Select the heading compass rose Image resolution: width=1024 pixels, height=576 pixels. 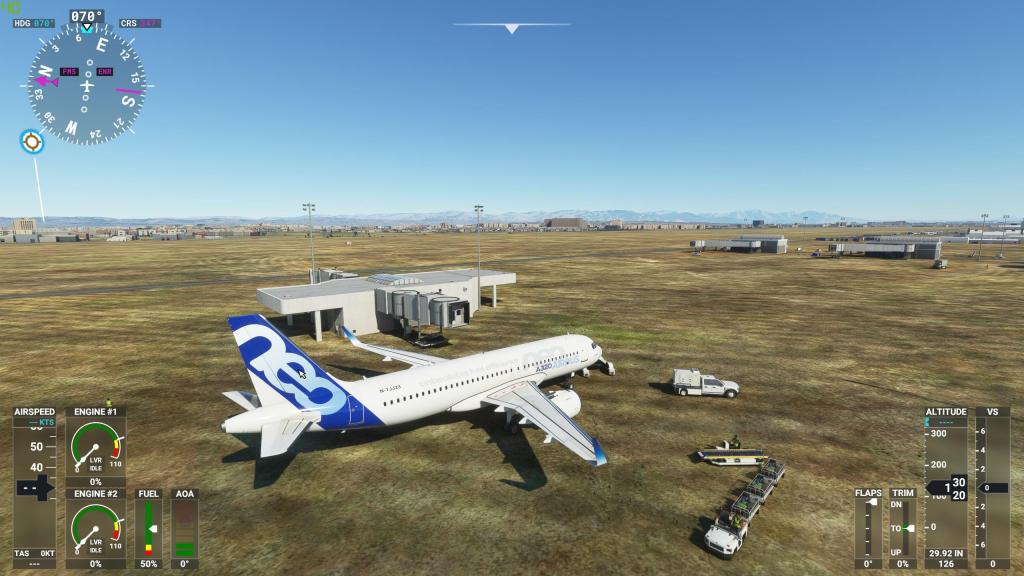tap(87, 84)
